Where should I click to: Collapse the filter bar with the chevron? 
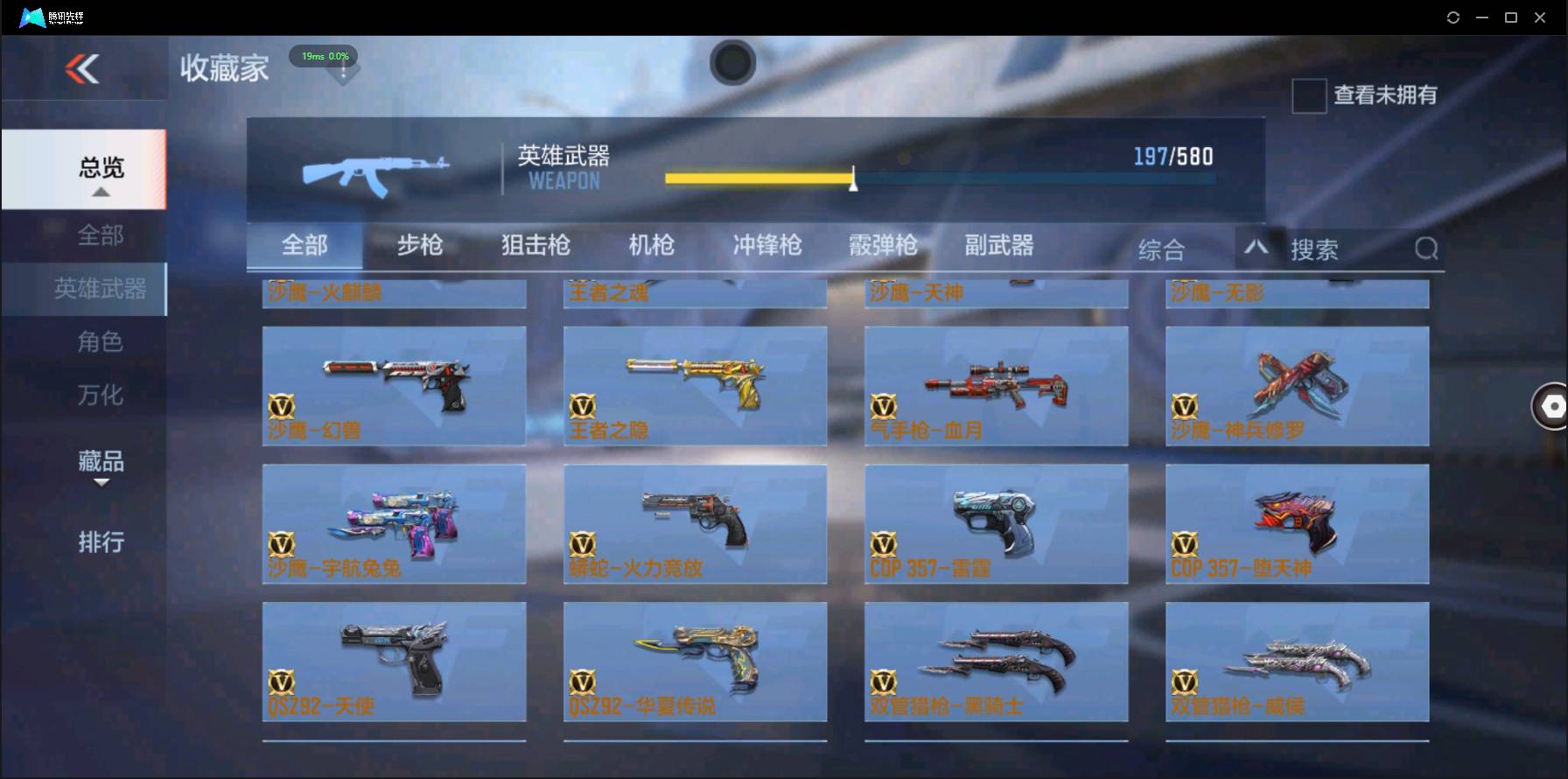[x=1257, y=249]
